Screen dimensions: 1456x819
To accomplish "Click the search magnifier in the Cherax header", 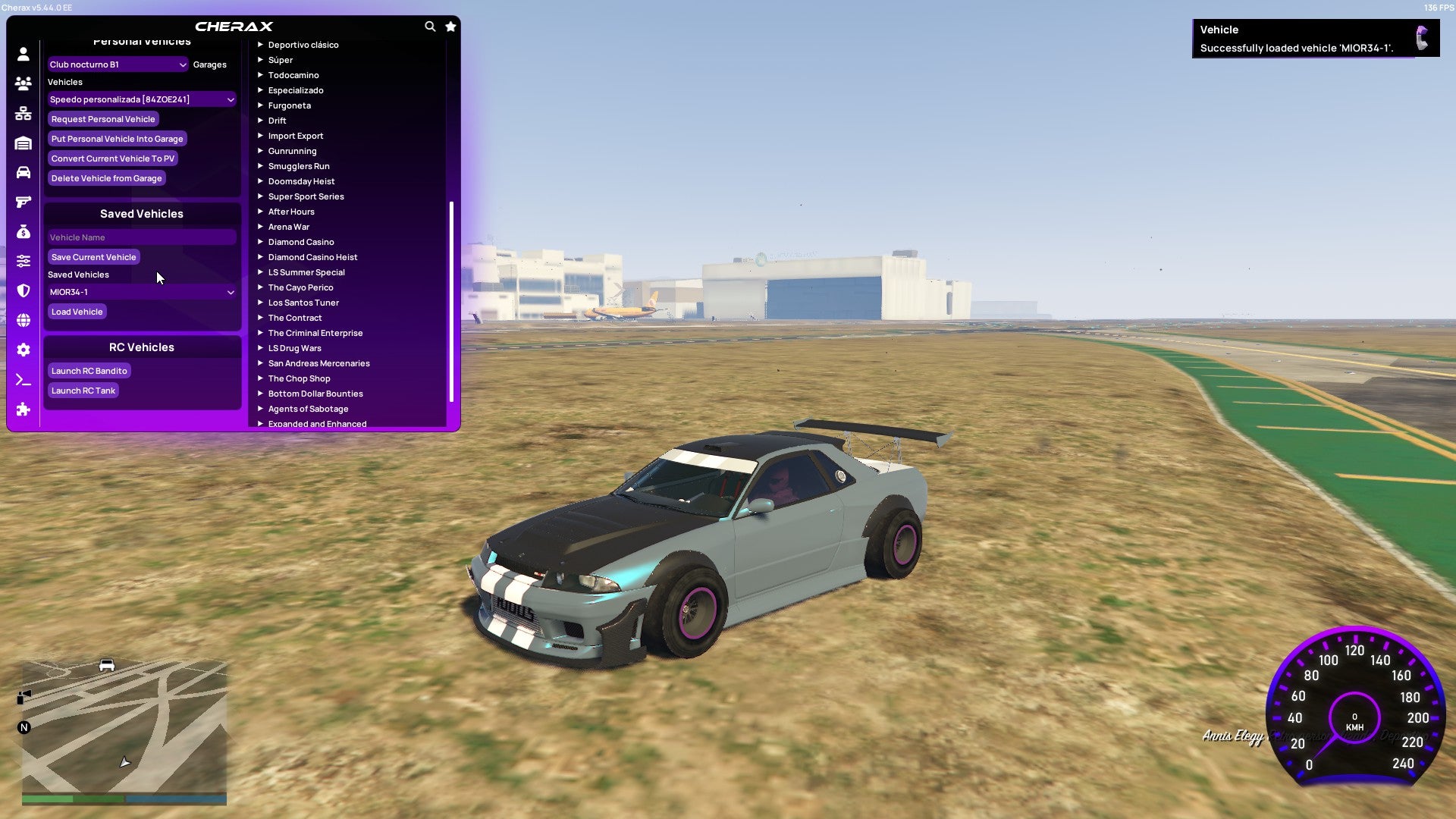I will pos(430,26).
